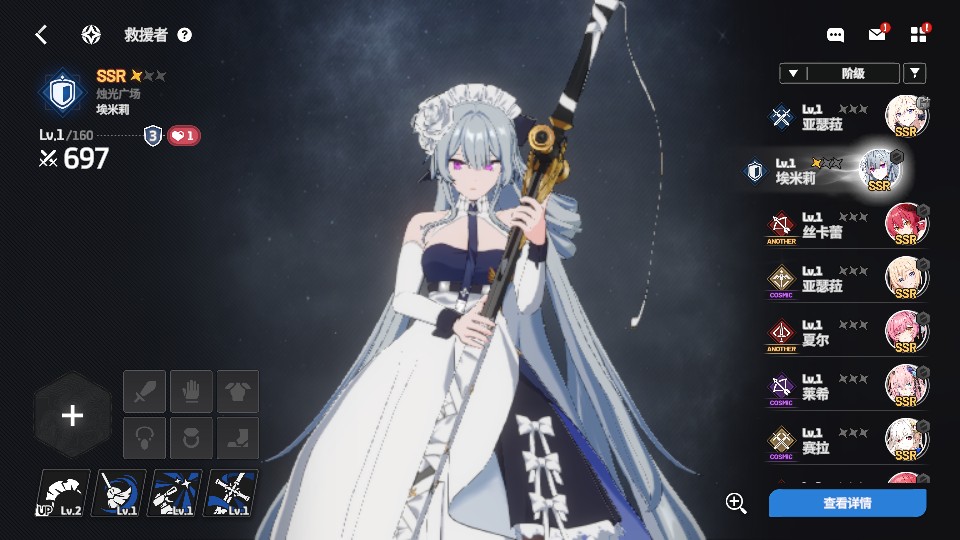
Task: Select the boot equipment slot
Action: click(238, 438)
